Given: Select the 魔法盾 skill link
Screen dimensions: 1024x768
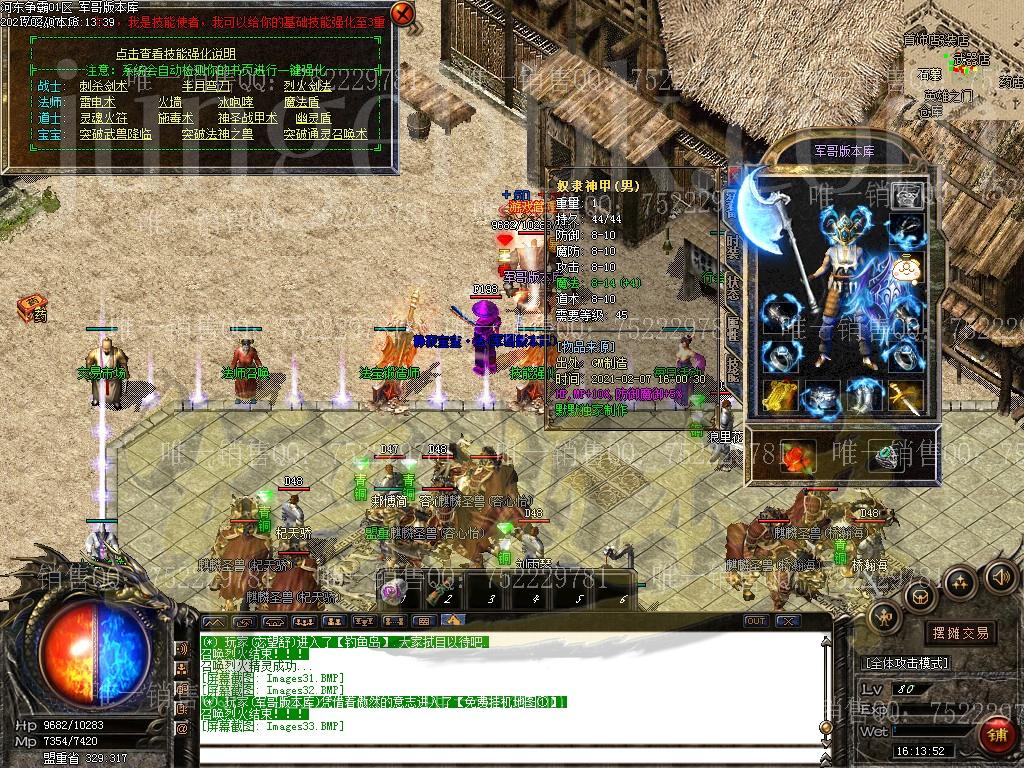Looking at the screenshot, I should coord(301,102).
